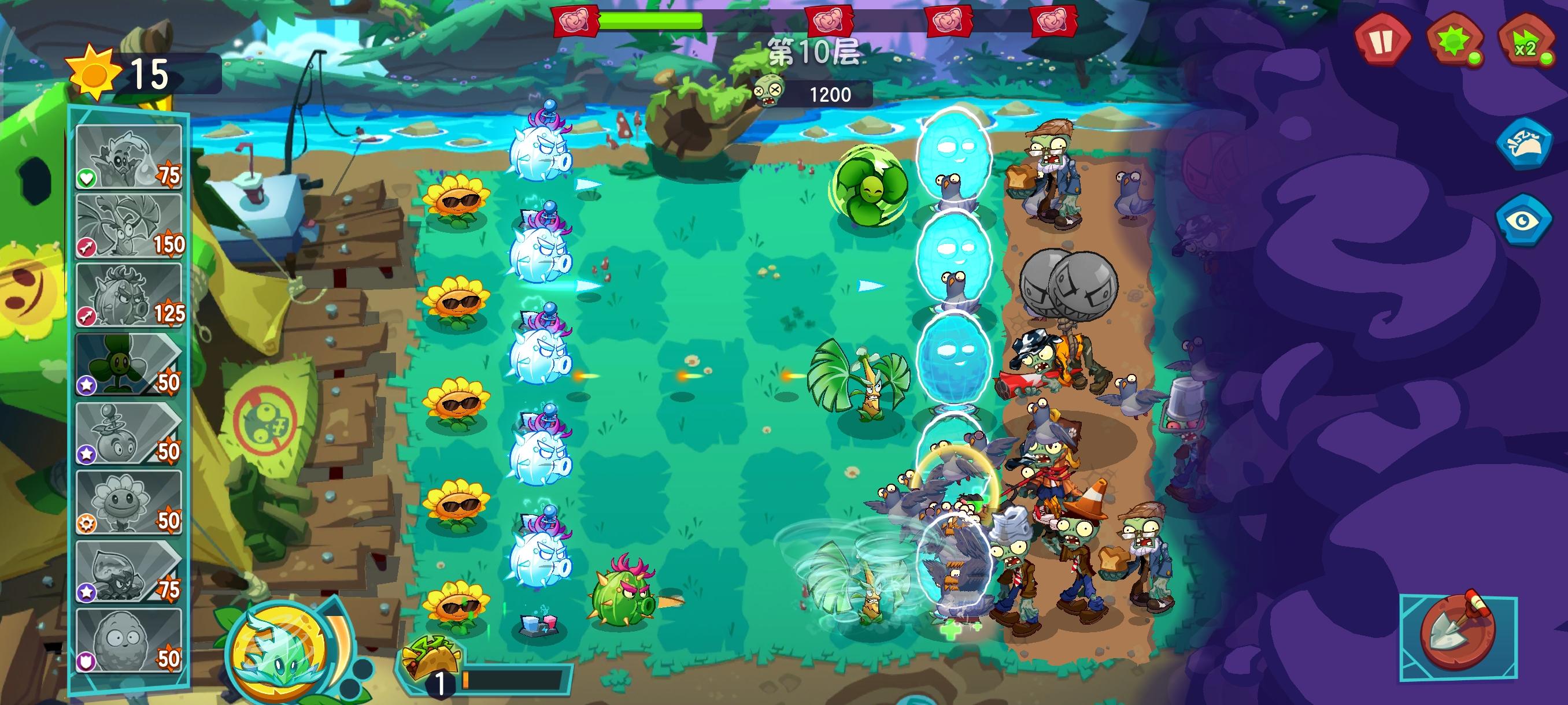Click the green level progress bar at top
The width and height of the screenshot is (1568, 705).
pos(651,20)
